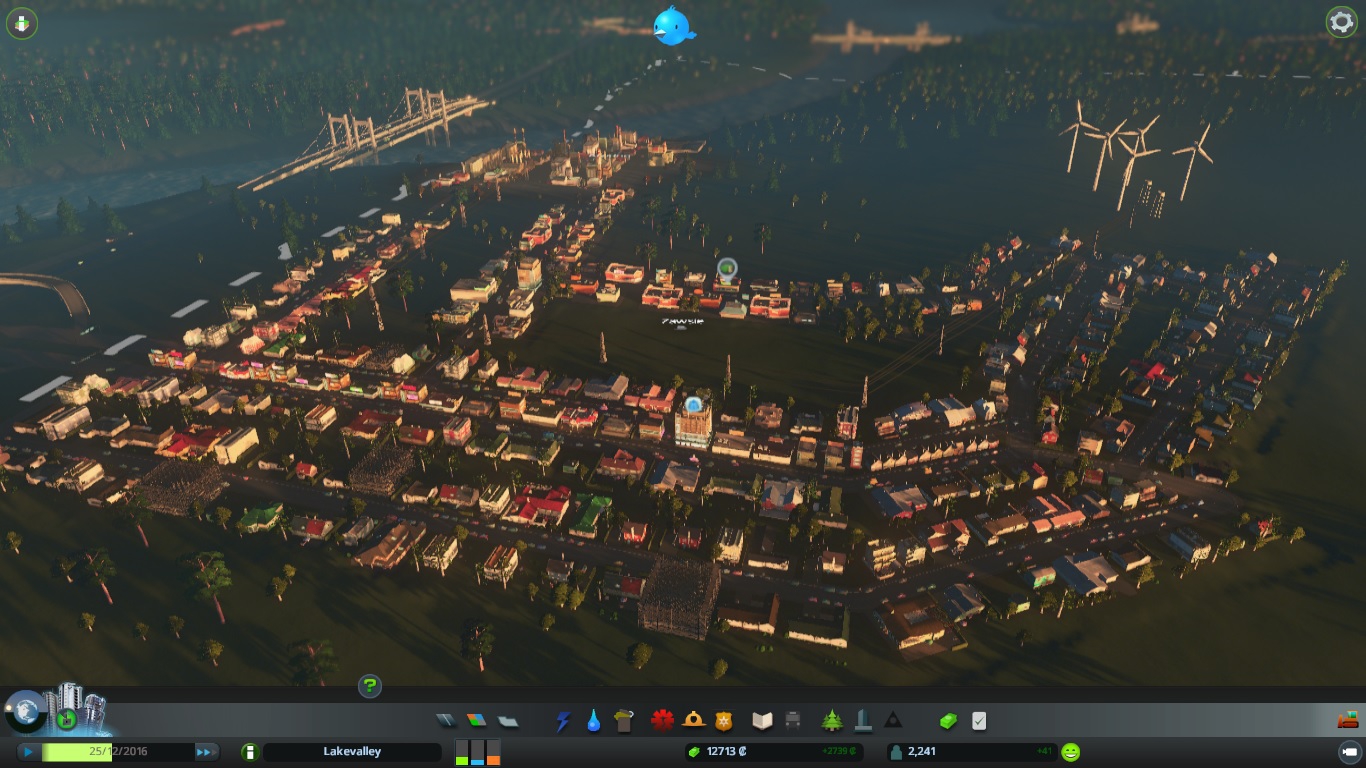The image size is (1366, 768).
Task: Open the blue Chirper bird feed
Action: click(x=673, y=25)
